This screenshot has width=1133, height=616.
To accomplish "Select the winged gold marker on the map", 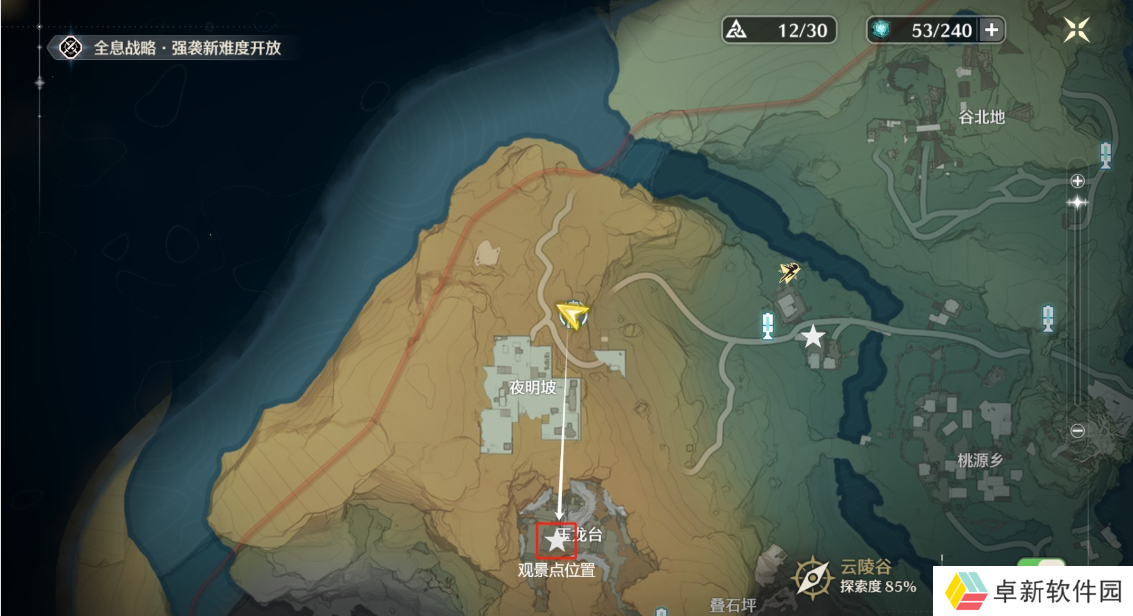I will [790, 271].
